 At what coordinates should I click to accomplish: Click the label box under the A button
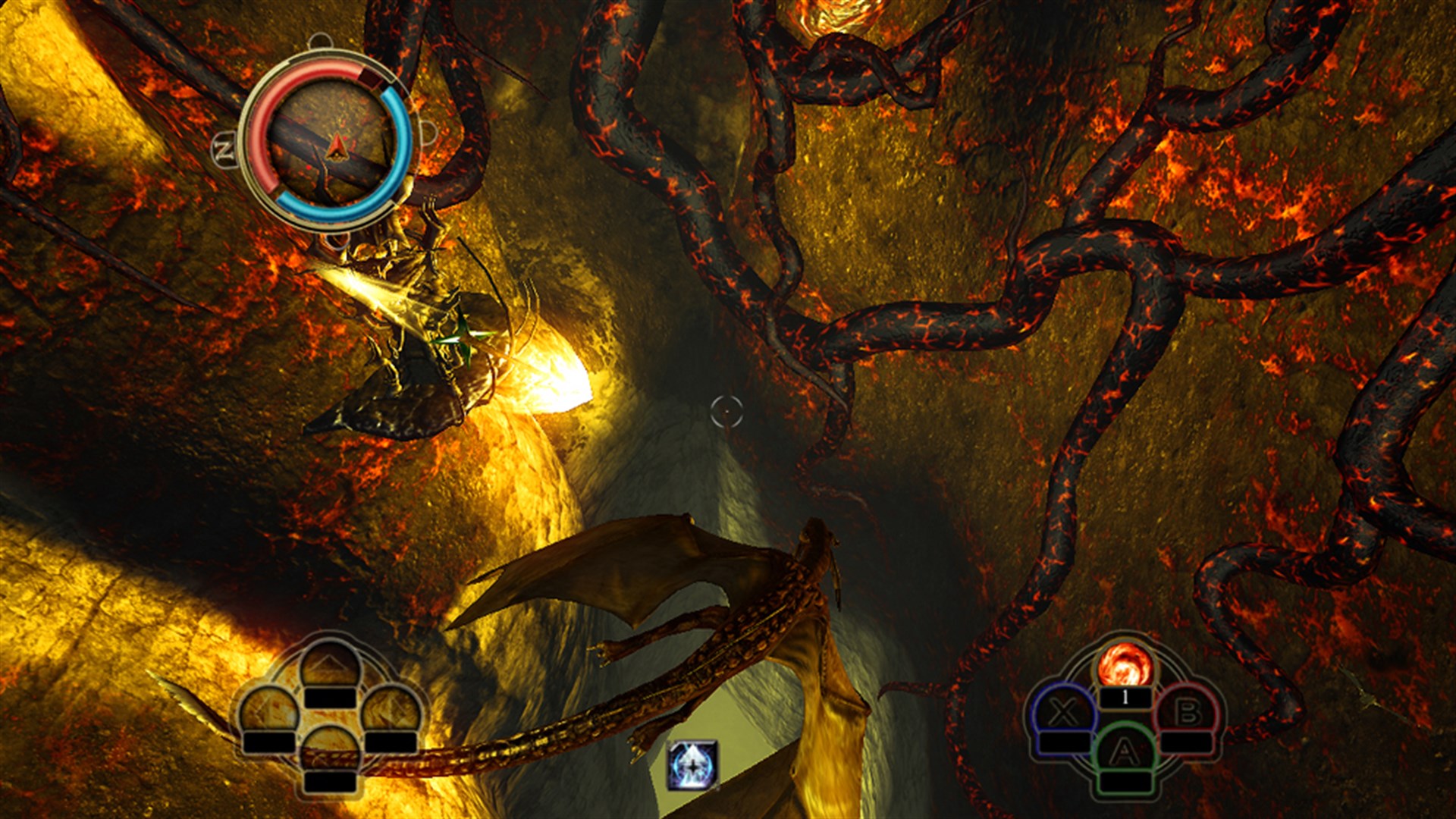tap(1125, 782)
